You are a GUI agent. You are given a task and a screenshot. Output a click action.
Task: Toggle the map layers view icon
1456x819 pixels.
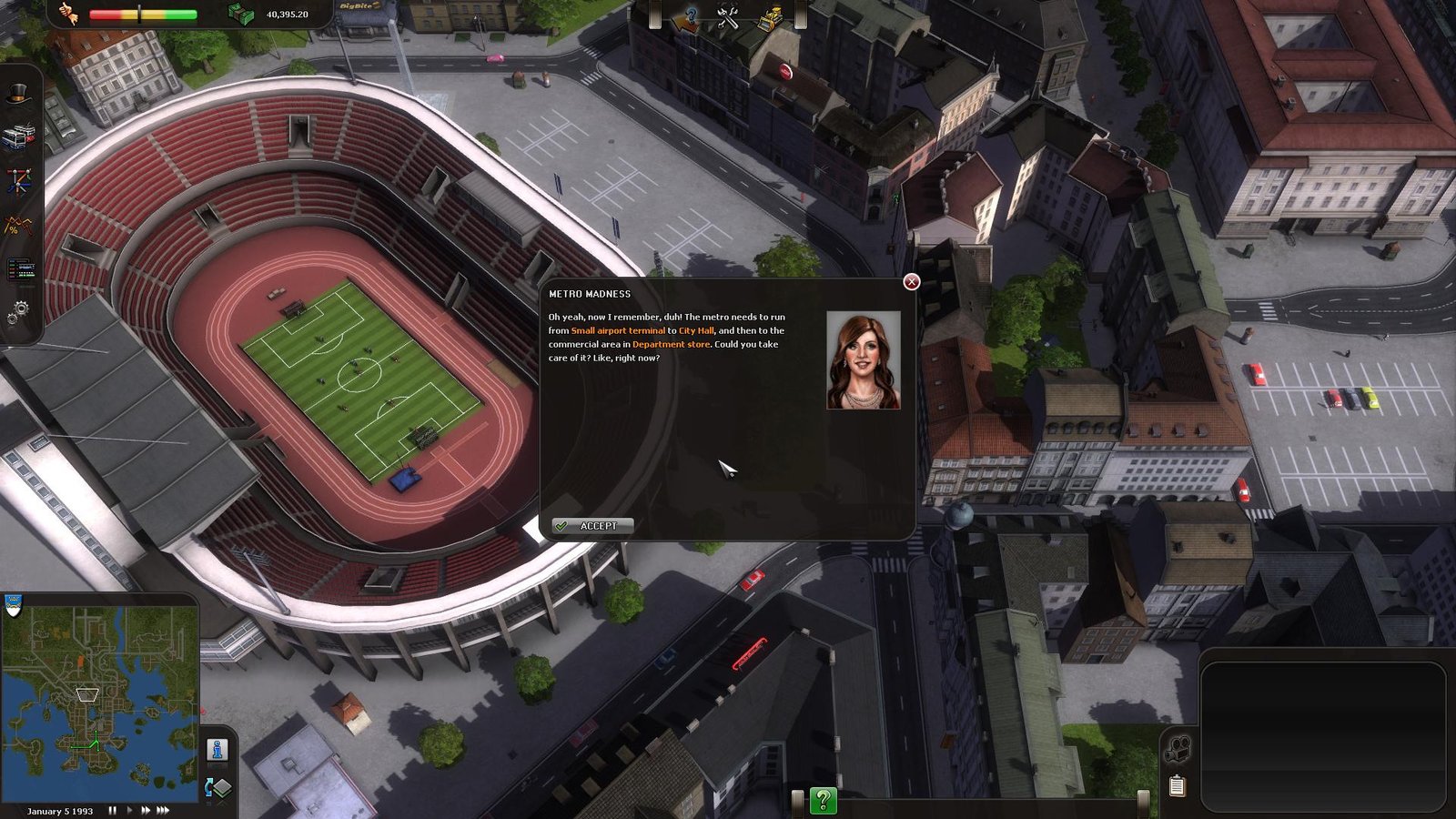219,787
